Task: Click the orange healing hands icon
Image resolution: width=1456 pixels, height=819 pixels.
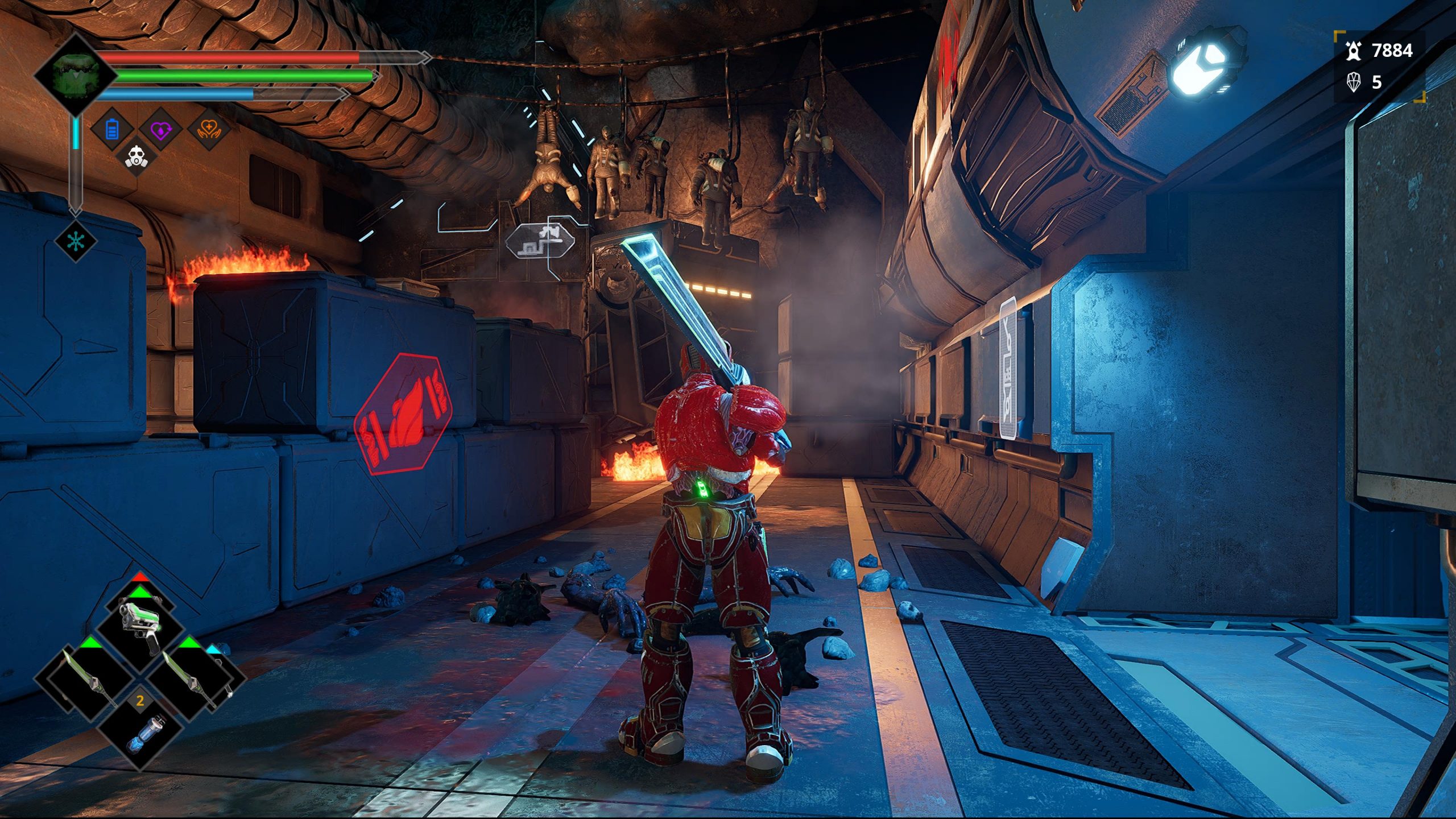Action: tap(209, 130)
